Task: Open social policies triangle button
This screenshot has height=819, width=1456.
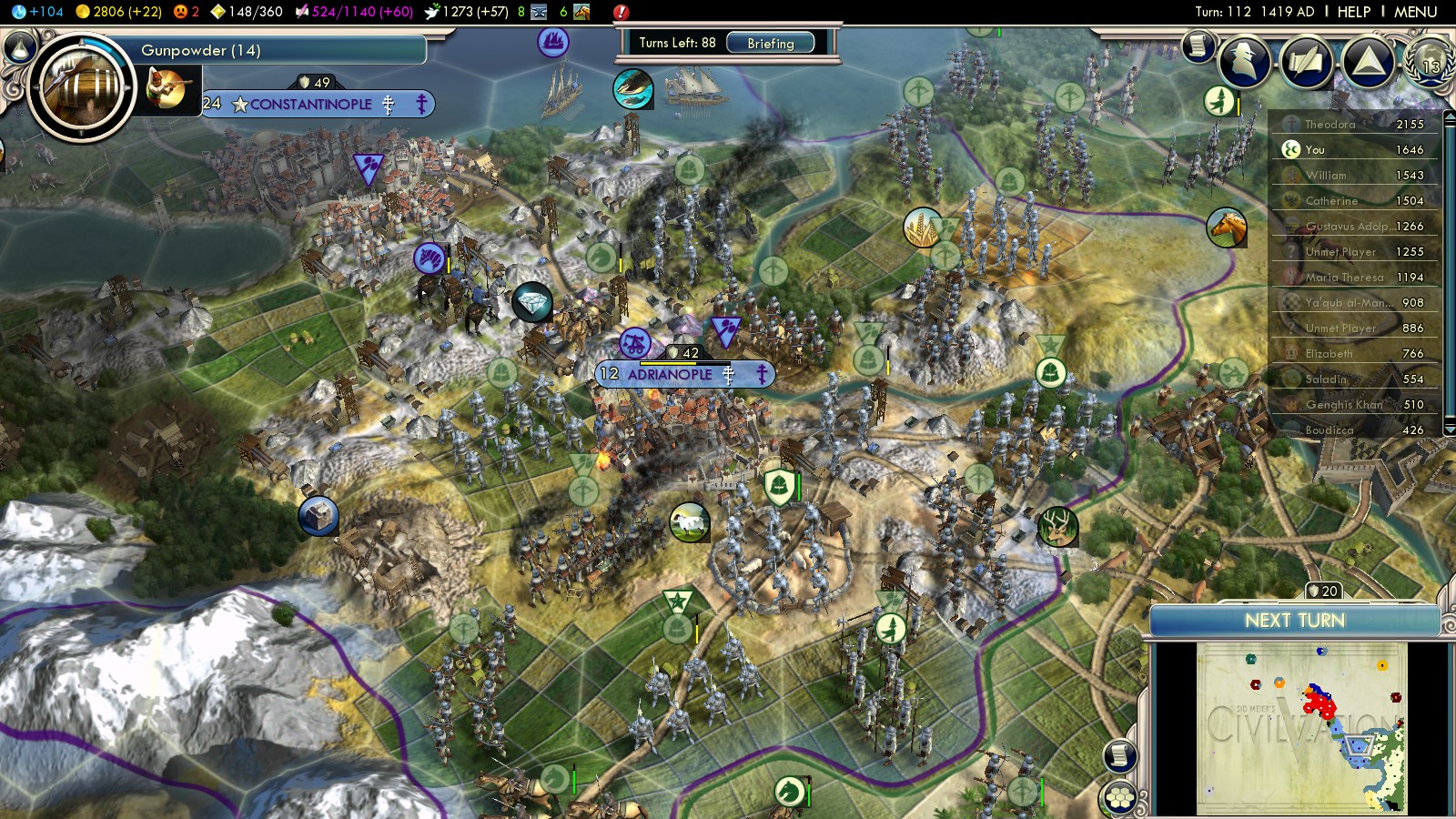Action: (x=1368, y=61)
